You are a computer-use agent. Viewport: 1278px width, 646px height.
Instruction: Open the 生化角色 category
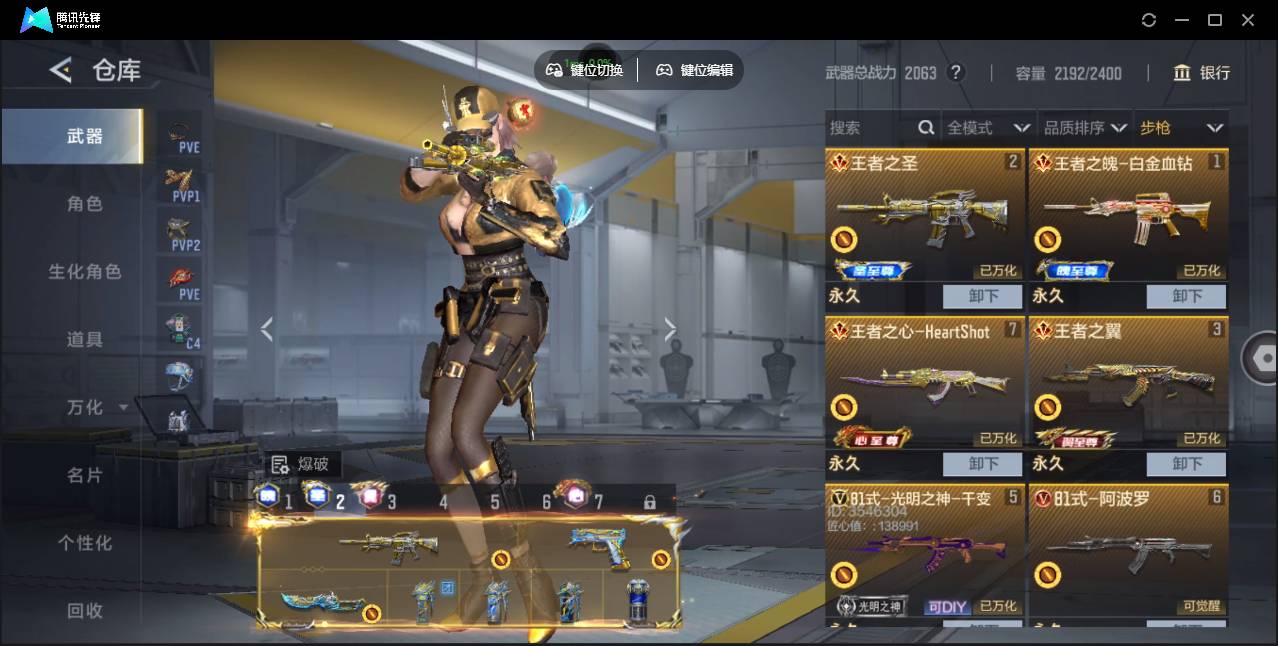pyautogui.click(x=85, y=272)
